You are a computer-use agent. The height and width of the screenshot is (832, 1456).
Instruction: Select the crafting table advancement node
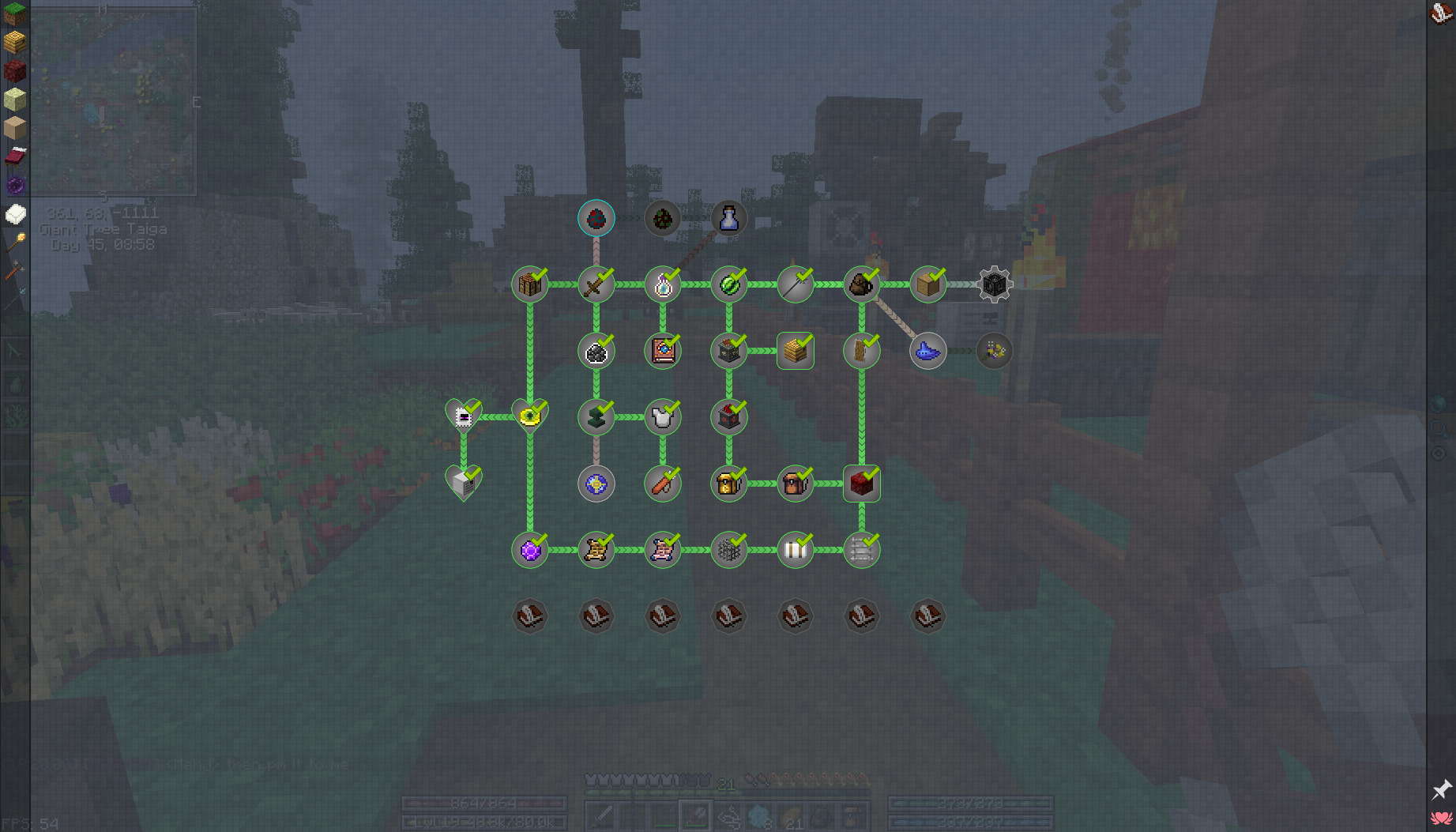530,284
